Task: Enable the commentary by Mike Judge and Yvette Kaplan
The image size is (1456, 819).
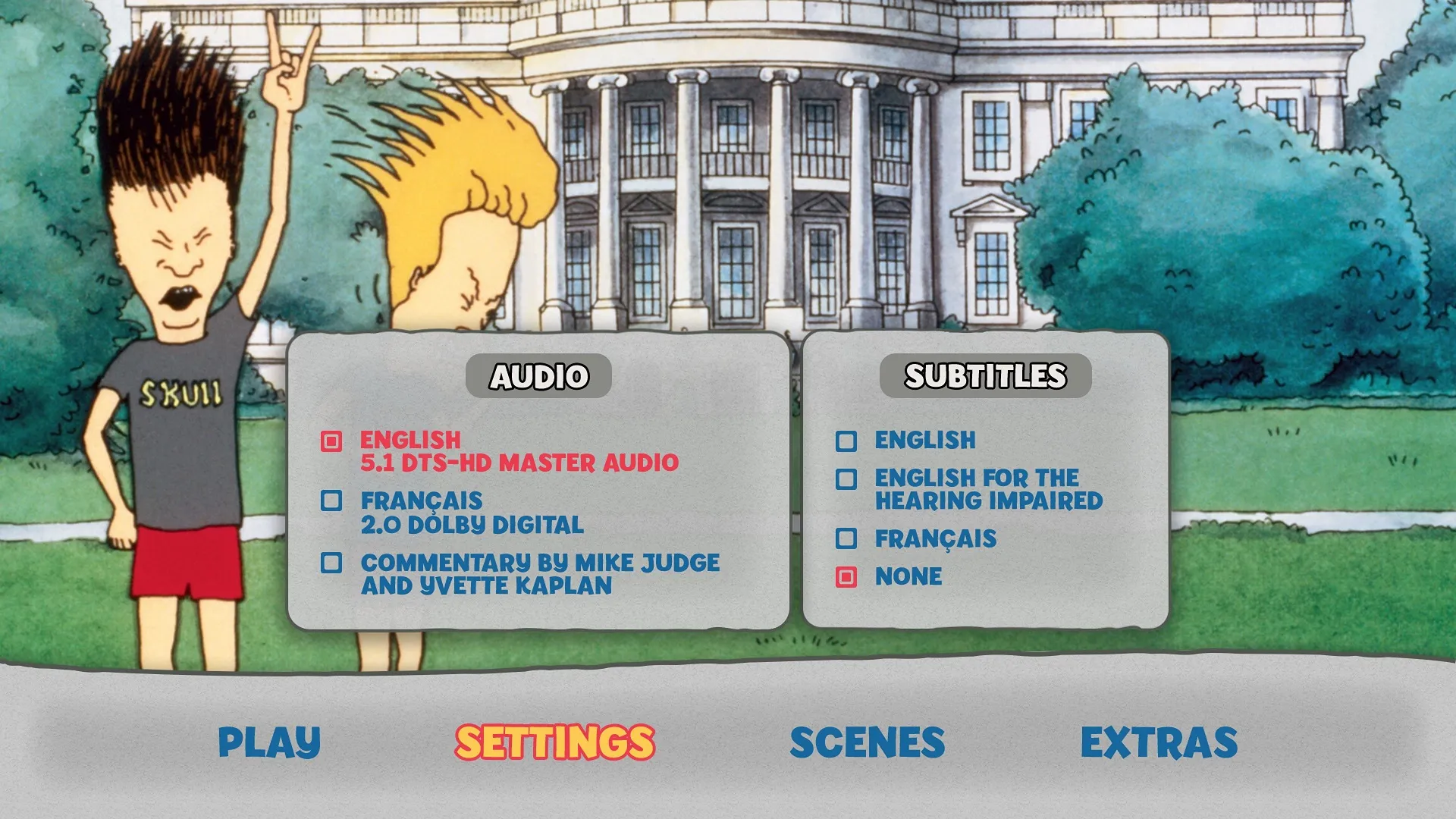Action: pyautogui.click(x=541, y=564)
